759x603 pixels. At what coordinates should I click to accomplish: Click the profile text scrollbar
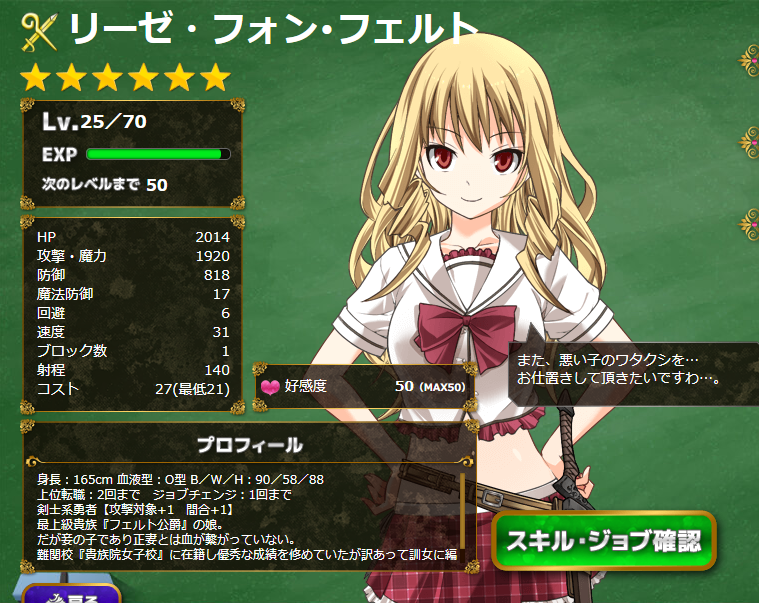463,510
